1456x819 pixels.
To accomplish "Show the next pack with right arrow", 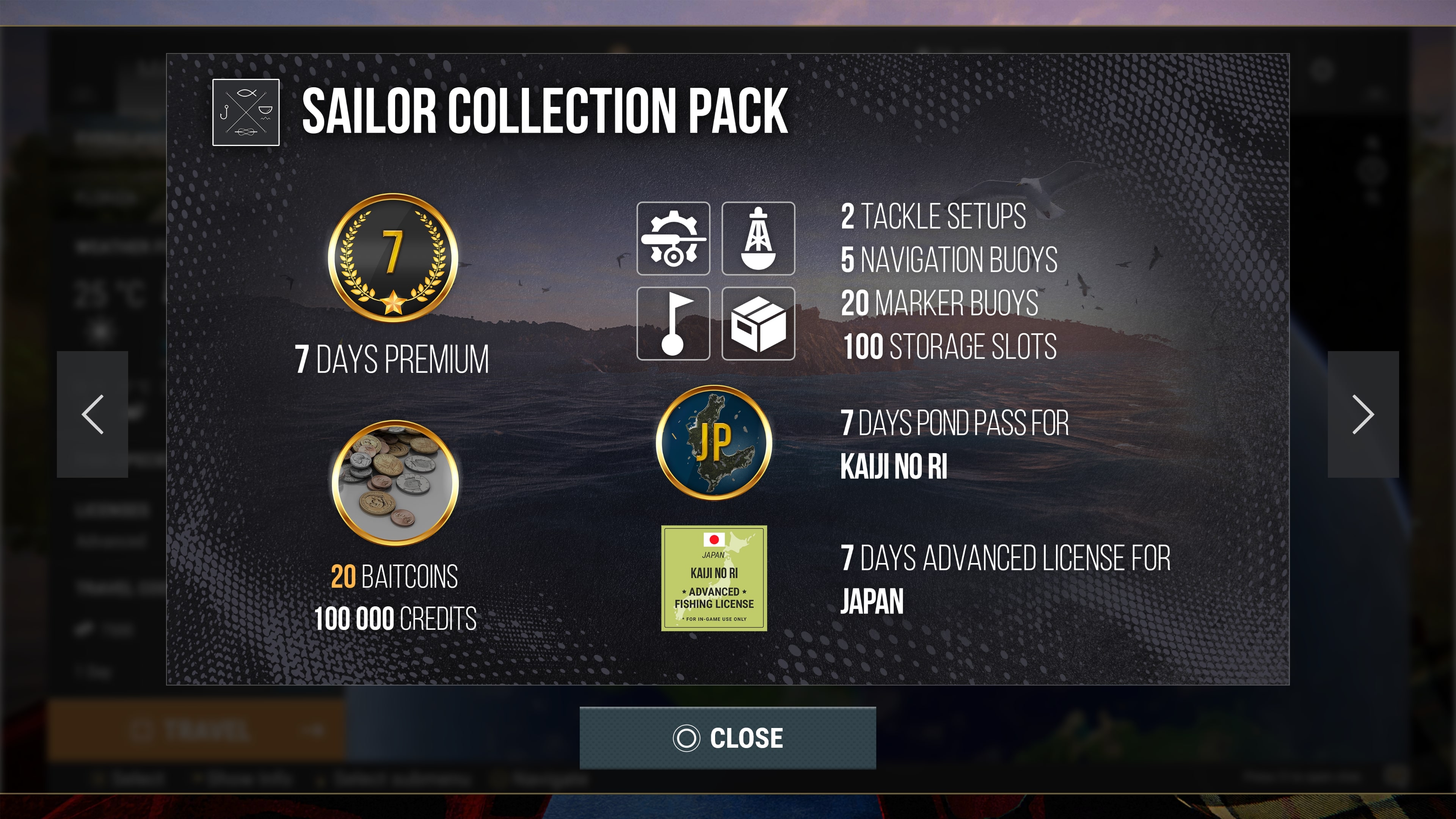I will 1363,414.
